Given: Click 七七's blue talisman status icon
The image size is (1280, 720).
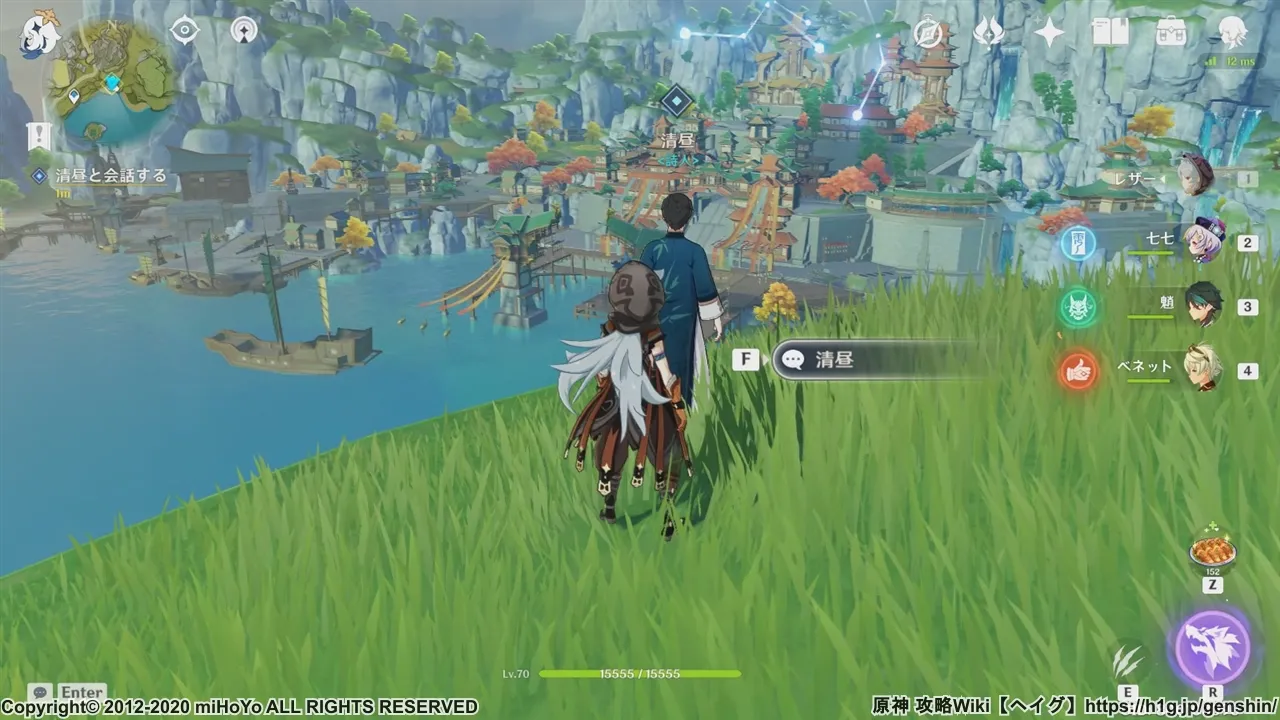Looking at the screenshot, I should [x=1077, y=243].
